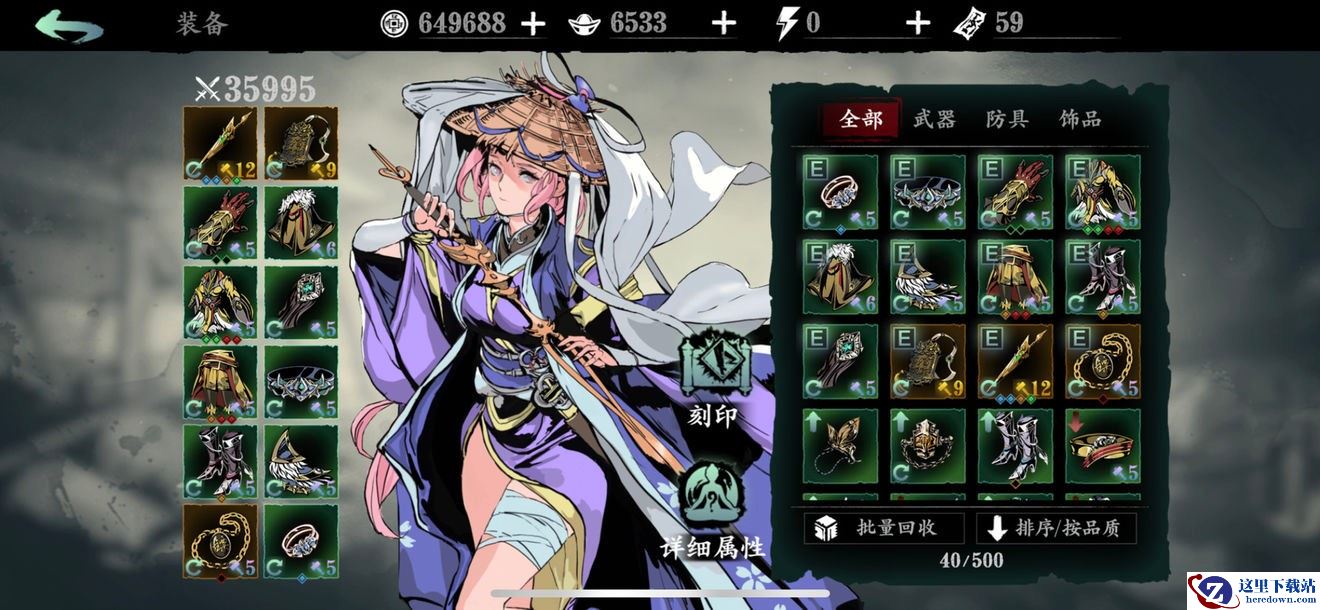
Task: Select the 全部 tab
Action: pyautogui.click(x=861, y=120)
